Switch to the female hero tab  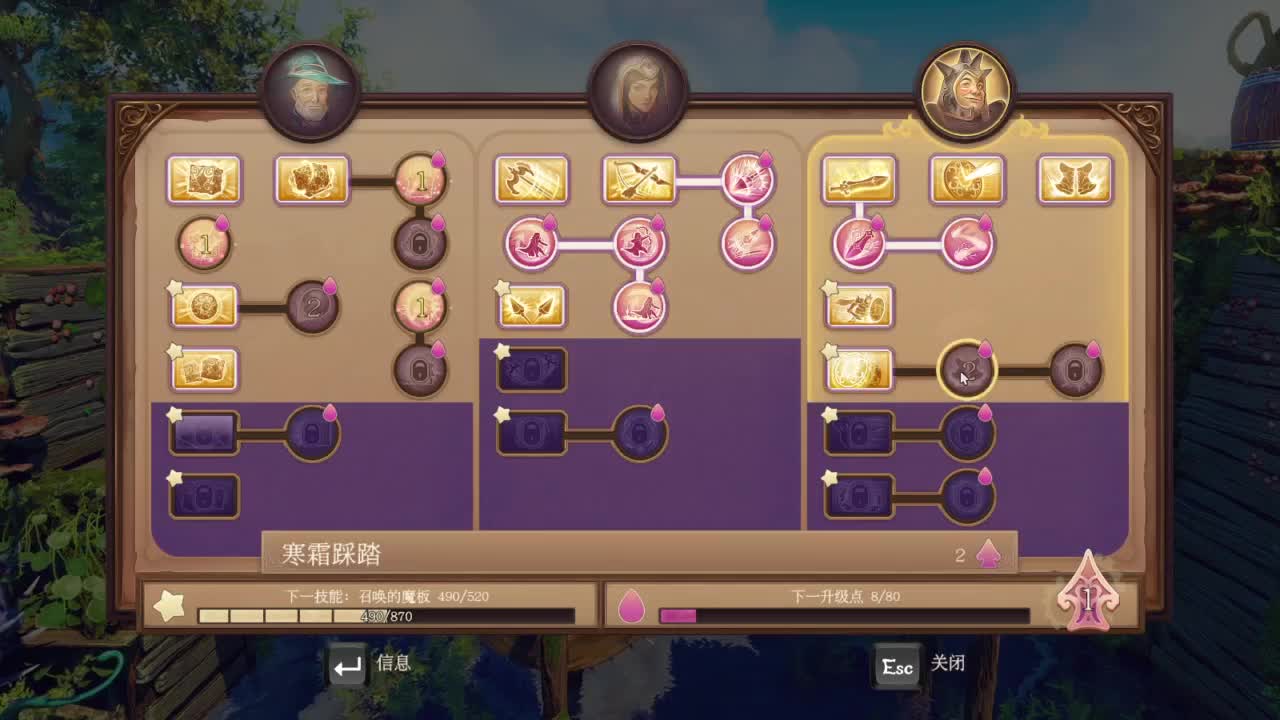(640, 90)
